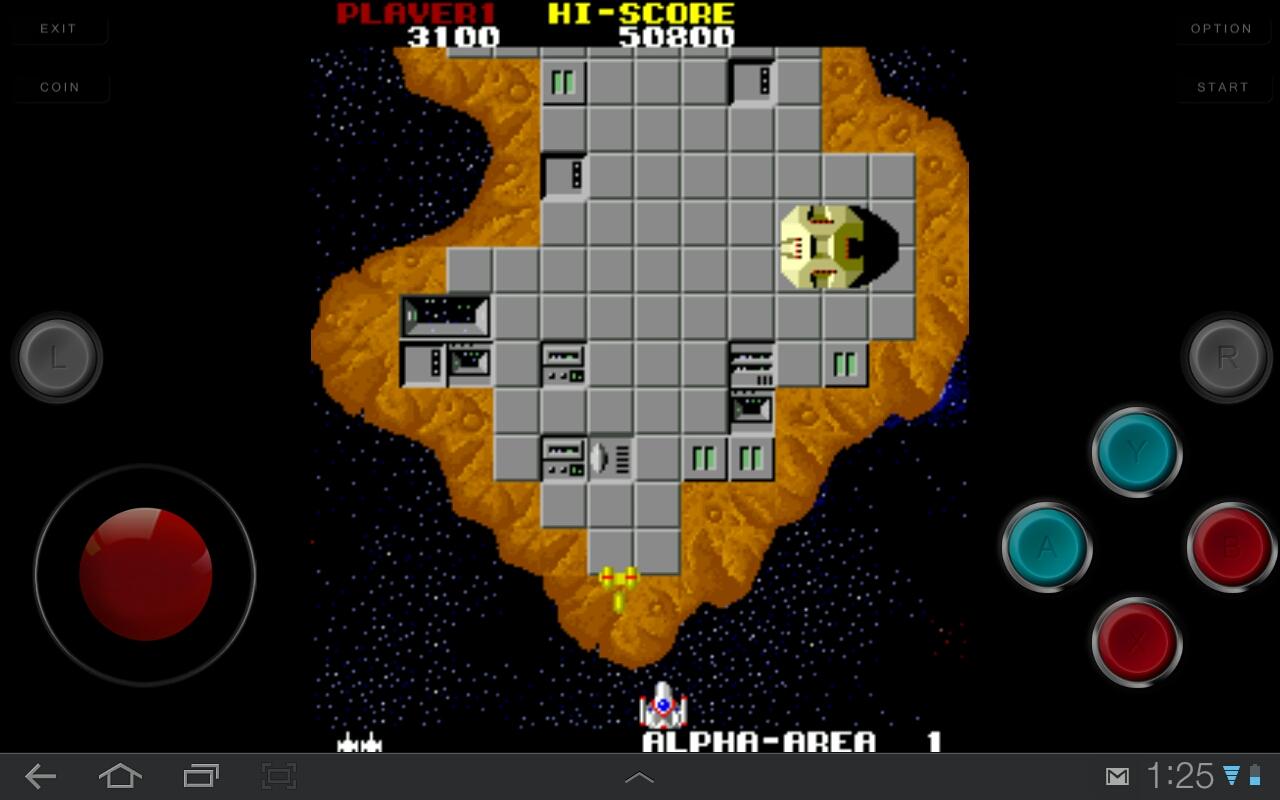Tap the R shoulder button
1280x800 pixels.
coord(1227,357)
